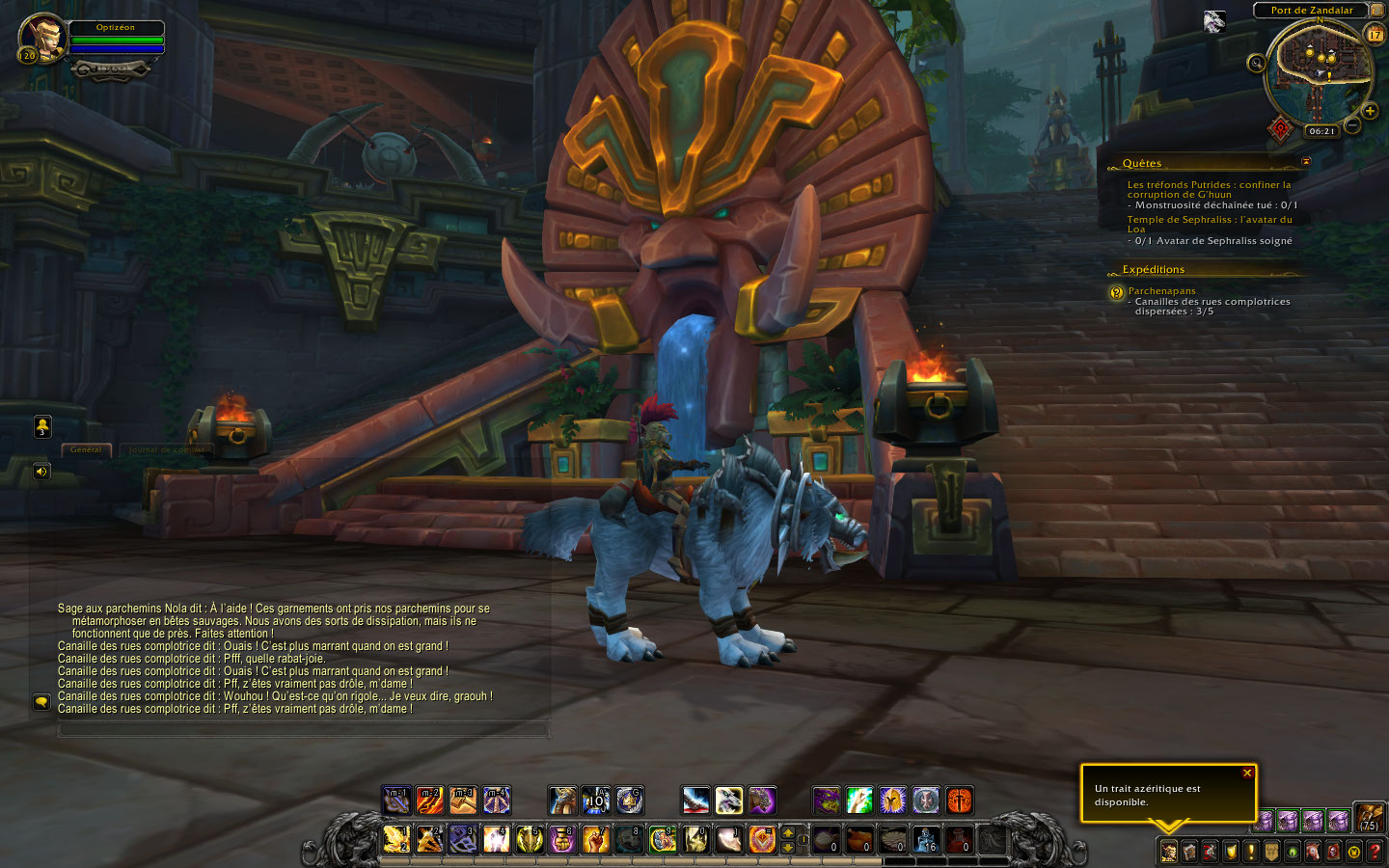Click the Optizéon player portrait

point(41,37)
